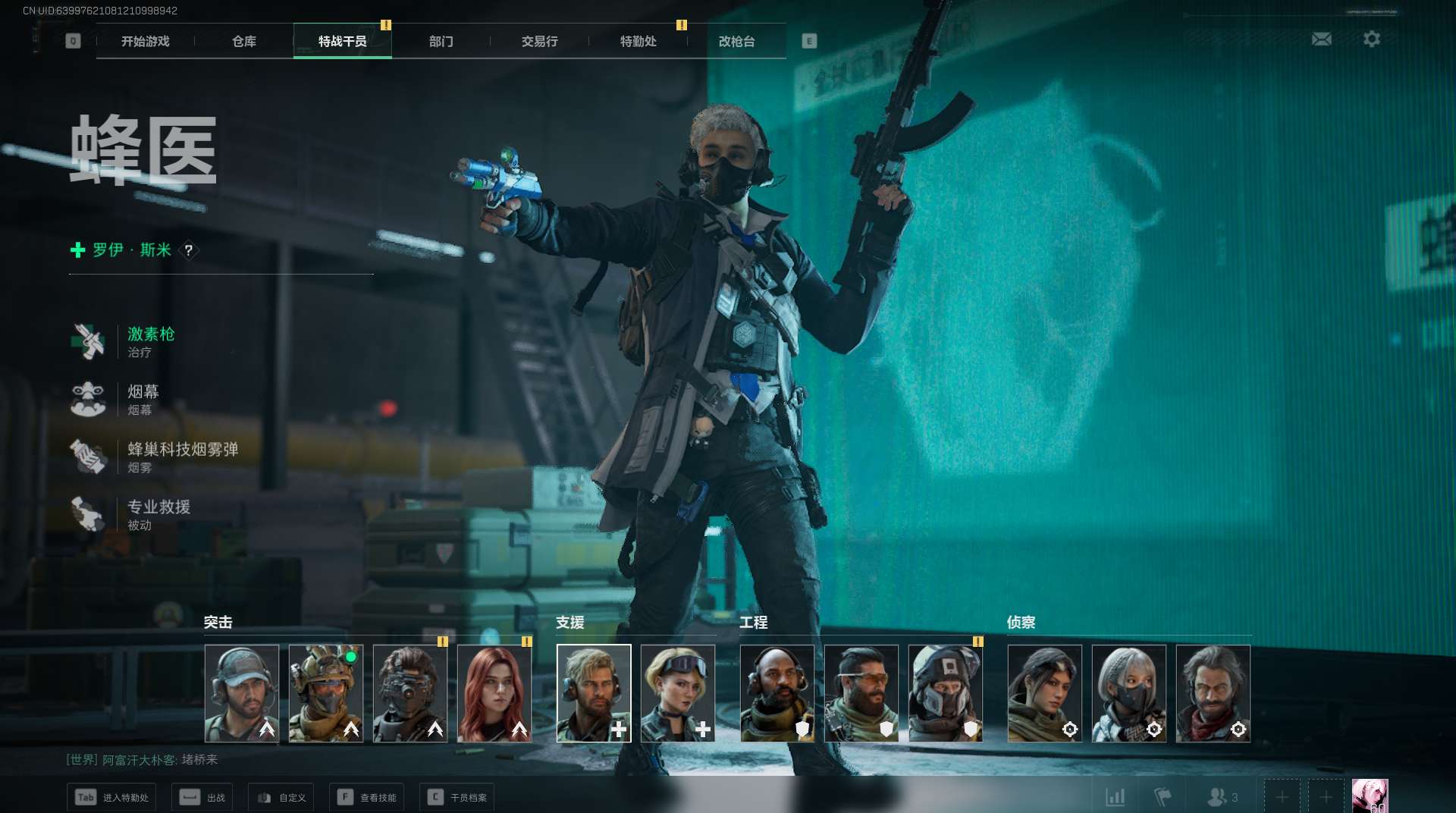Open the 特勤处 tab
The width and height of the screenshot is (1456, 813).
coord(638,41)
